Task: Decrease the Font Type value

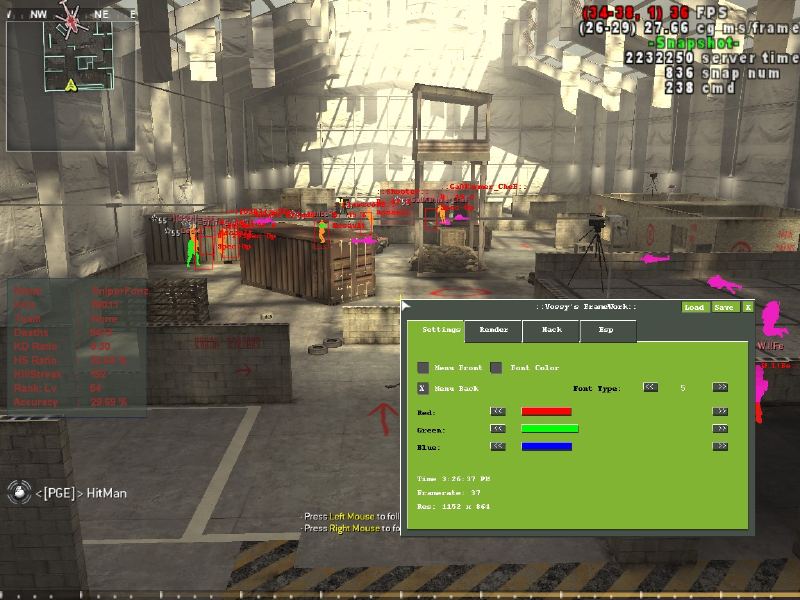Action: pyautogui.click(x=650, y=387)
